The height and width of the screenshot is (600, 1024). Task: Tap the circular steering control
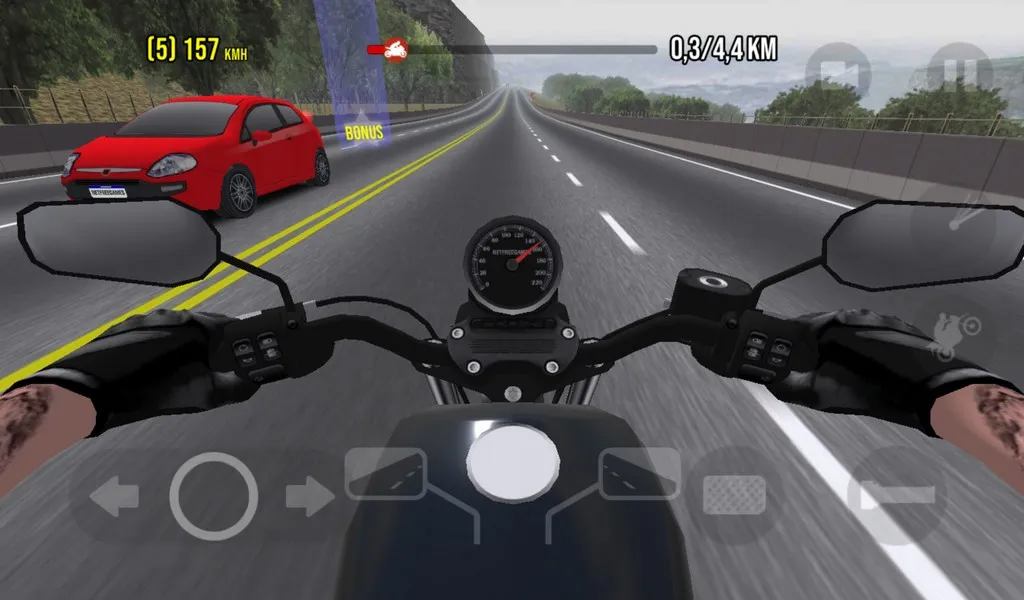coord(213,497)
